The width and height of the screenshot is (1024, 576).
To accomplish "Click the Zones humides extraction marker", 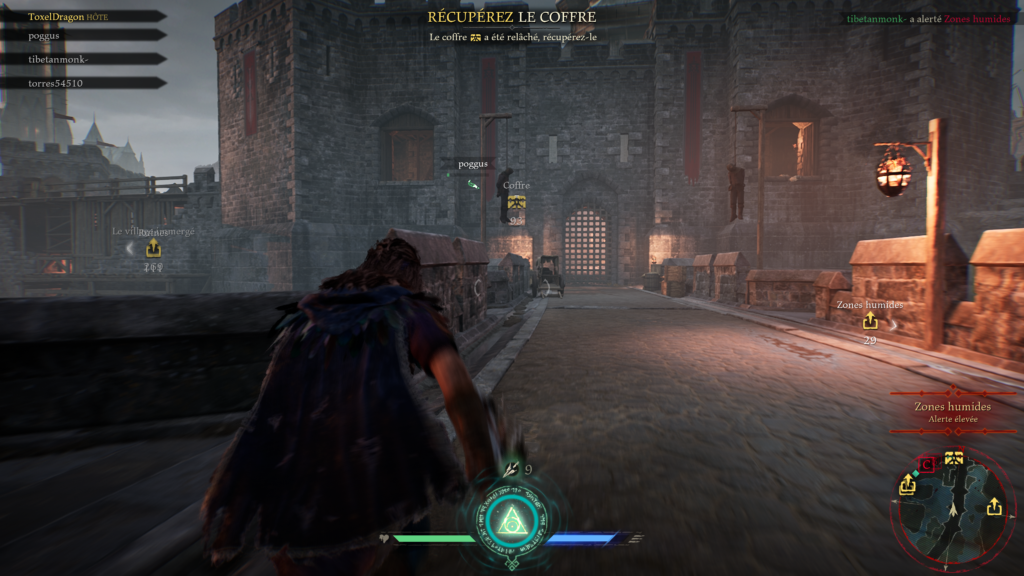I will (x=870, y=321).
